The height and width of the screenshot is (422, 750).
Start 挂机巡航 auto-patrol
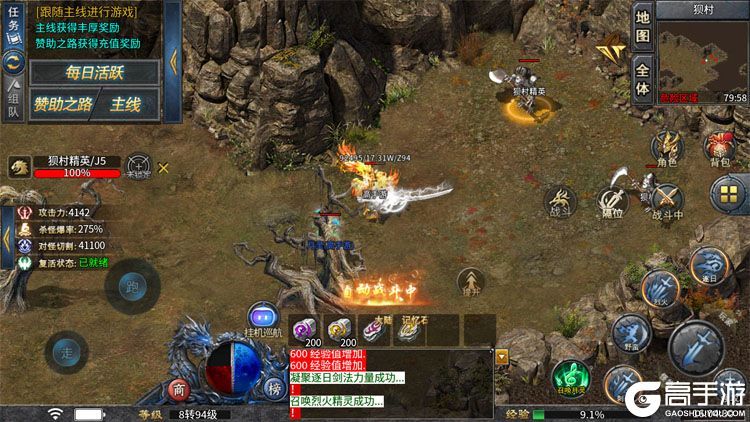tap(262, 317)
